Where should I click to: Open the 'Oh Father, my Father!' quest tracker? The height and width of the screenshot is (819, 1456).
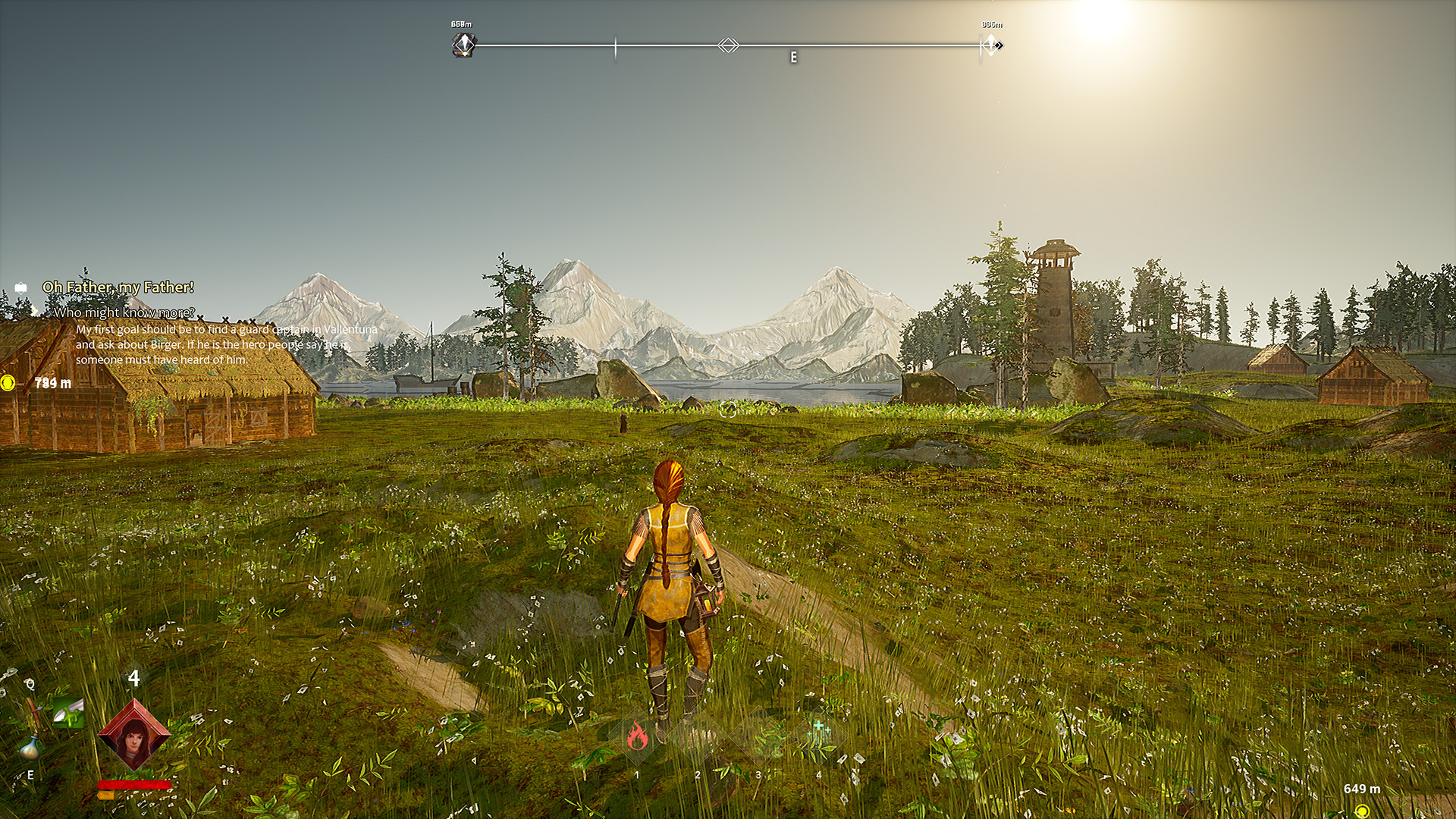pyautogui.click(x=118, y=287)
